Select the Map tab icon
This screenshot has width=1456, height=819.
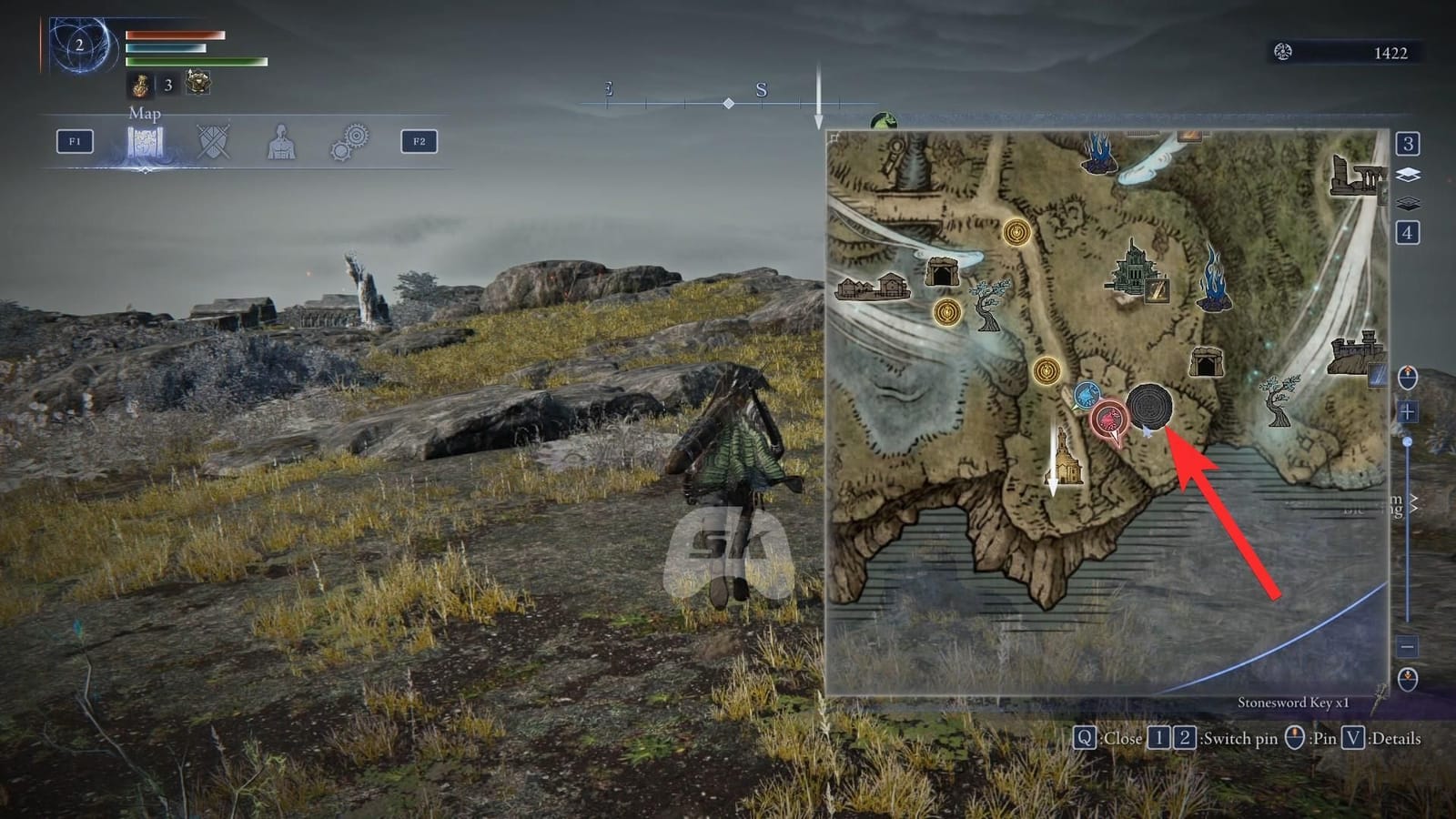pyautogui.click(x=146, y=142)
